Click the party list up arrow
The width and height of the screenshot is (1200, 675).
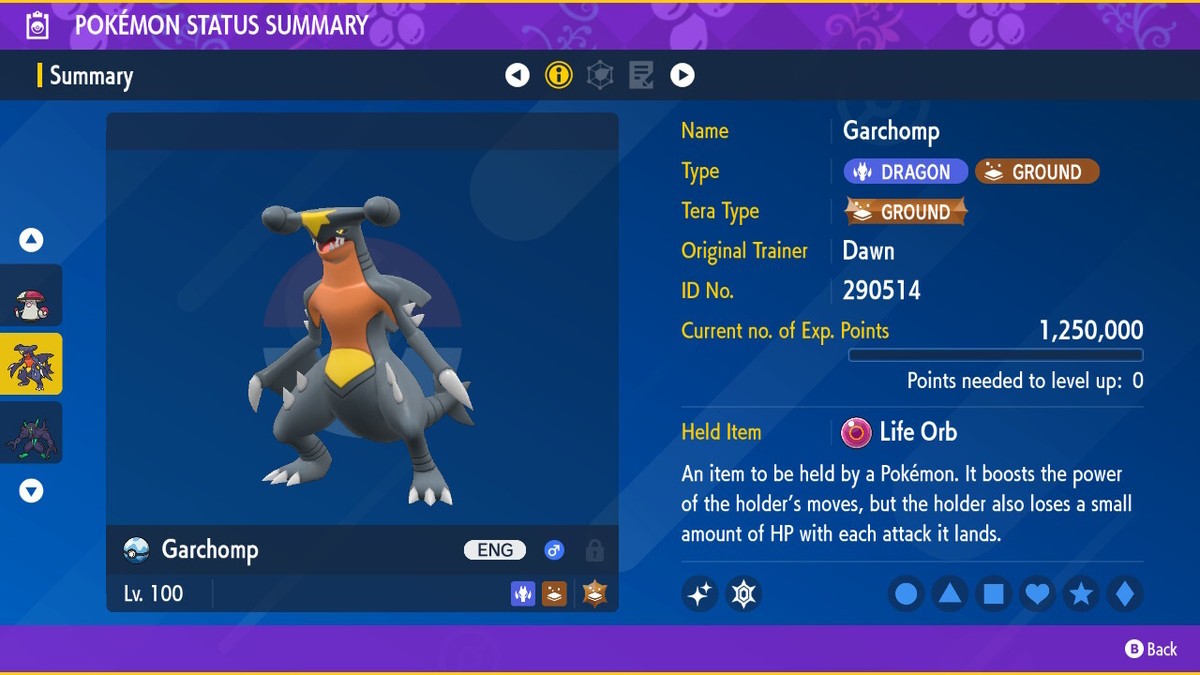coord(31,240)
